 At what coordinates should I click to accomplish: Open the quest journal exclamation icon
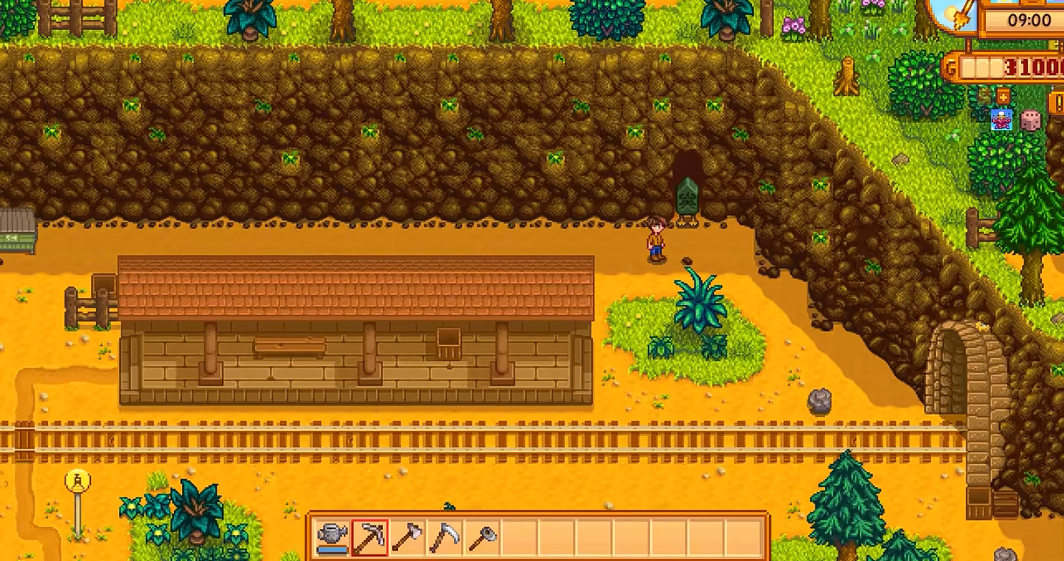[x=1057, y=103]
